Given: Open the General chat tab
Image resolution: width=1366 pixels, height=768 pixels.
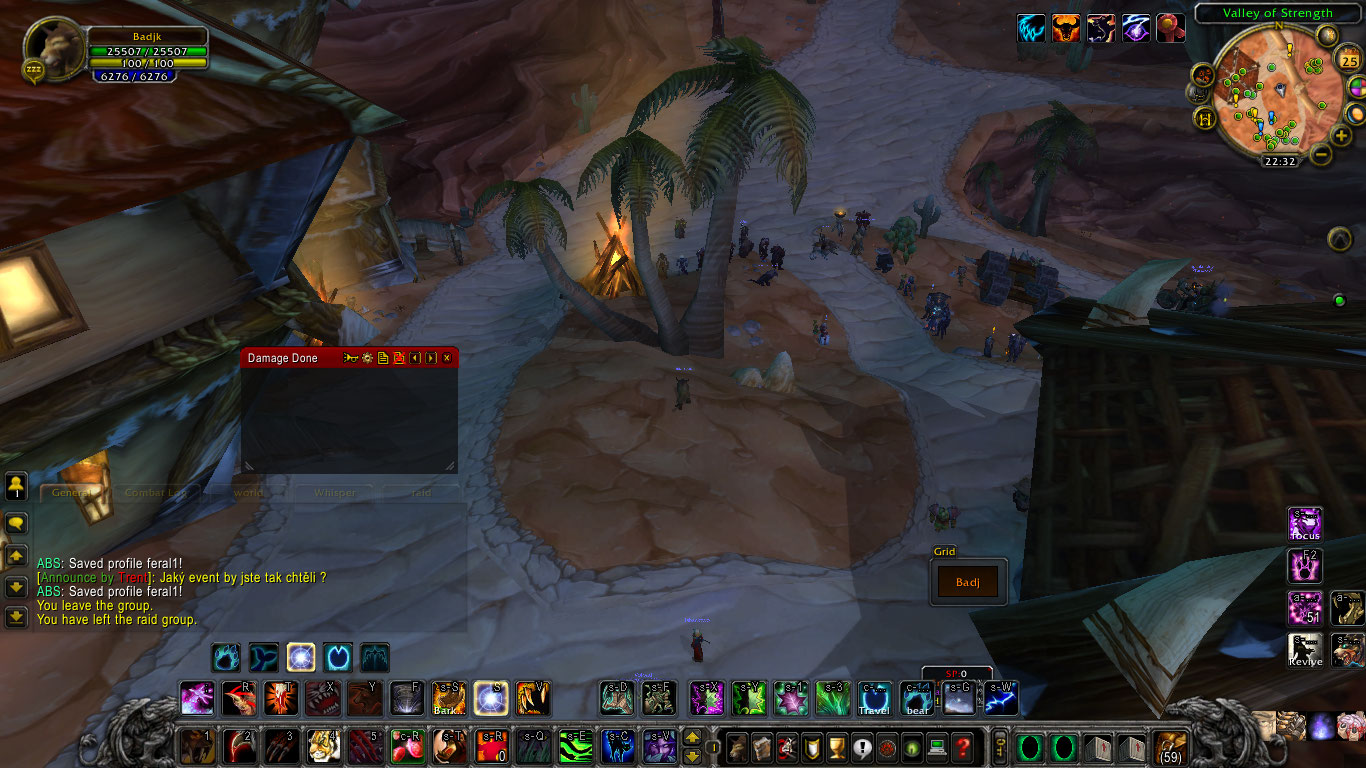Looking at the screenshot, I should click(x=72, y=493).
